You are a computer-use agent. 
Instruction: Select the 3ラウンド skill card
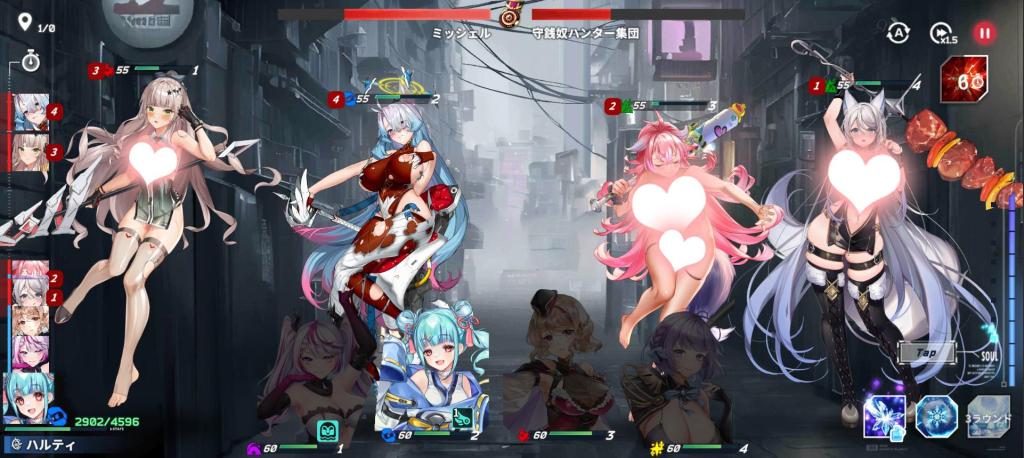[x=988, y=416]
